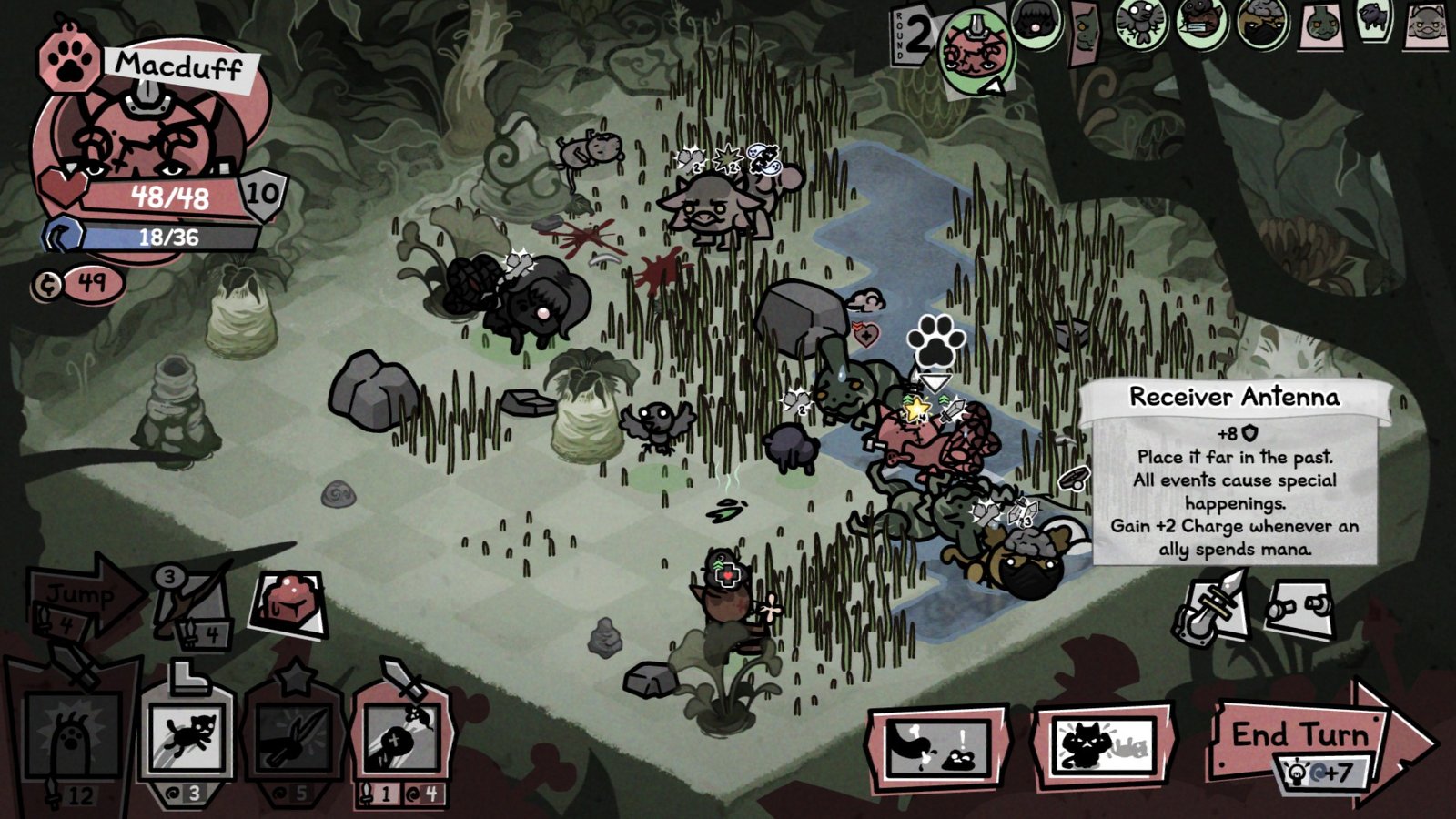Inspect the Receiver Antenna equipment slot

coord(1301,607)
